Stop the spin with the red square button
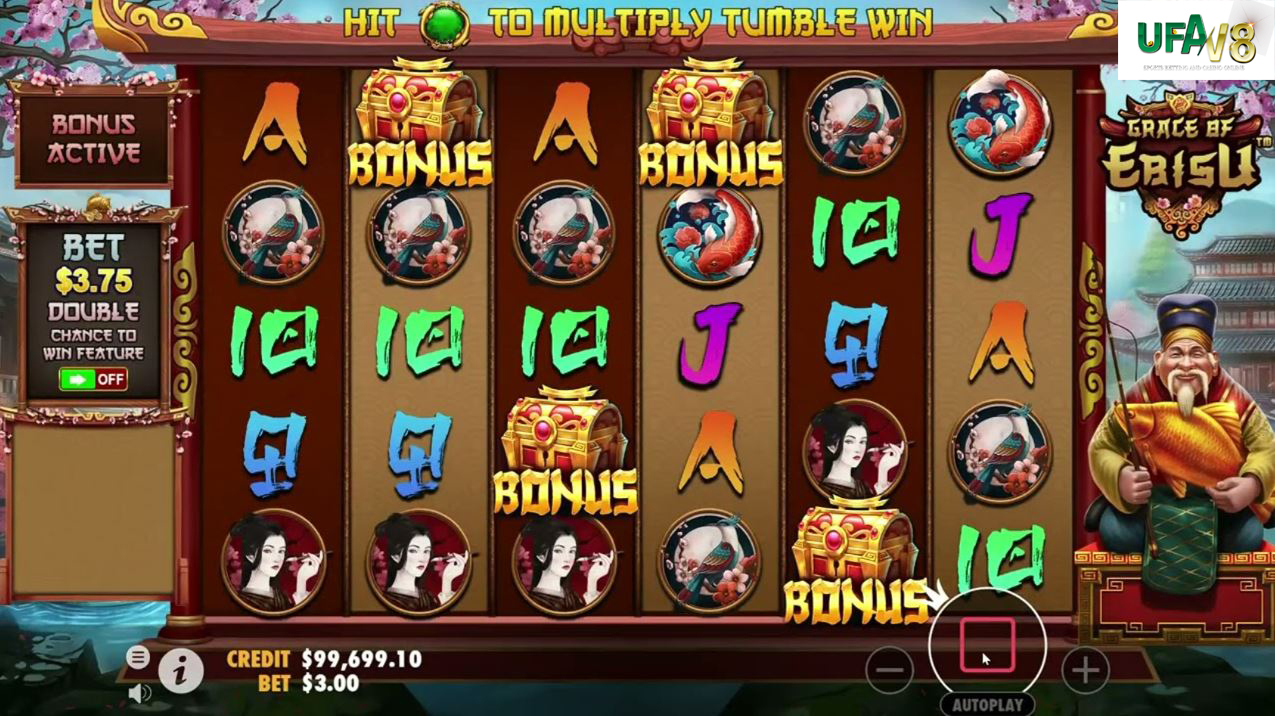 point(987,646)
